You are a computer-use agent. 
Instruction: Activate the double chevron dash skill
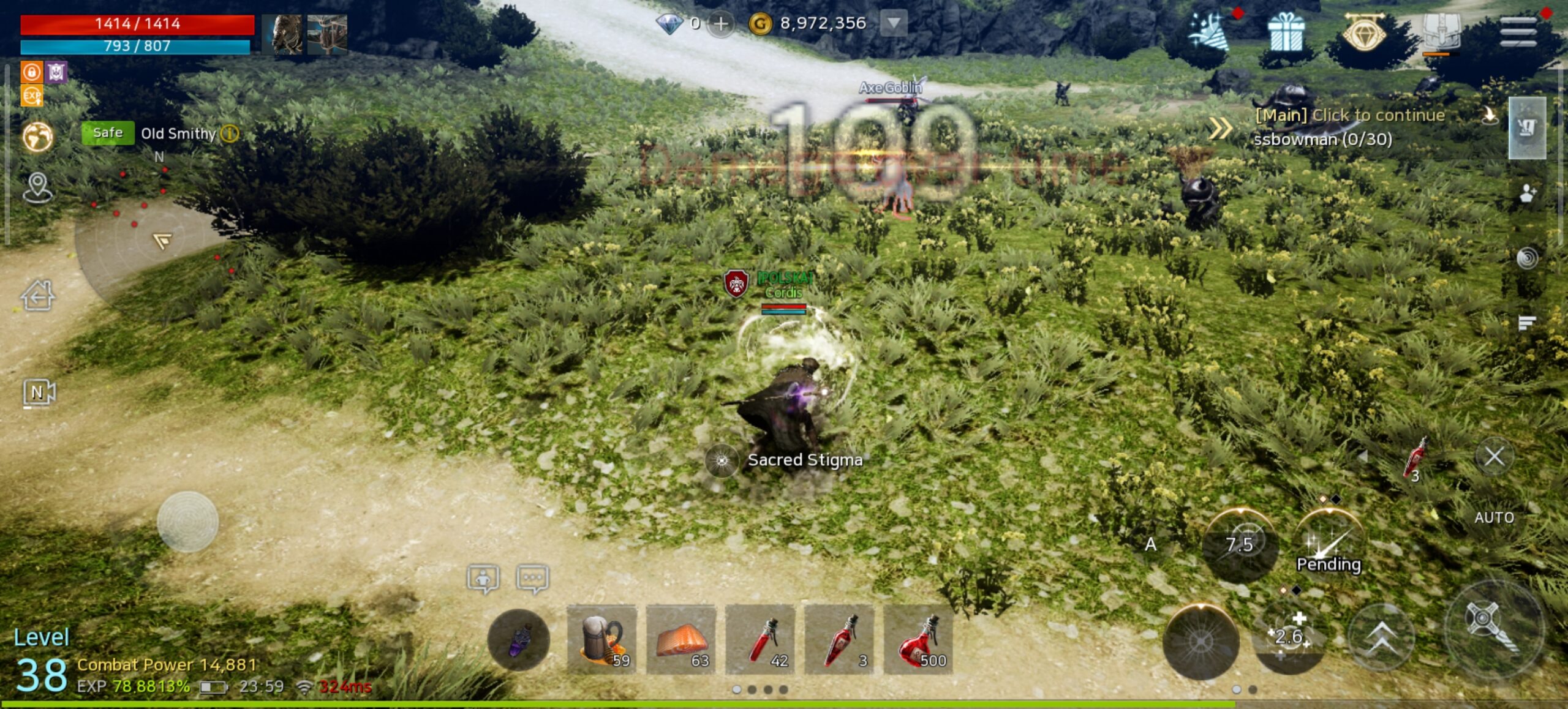[1381, 639]
